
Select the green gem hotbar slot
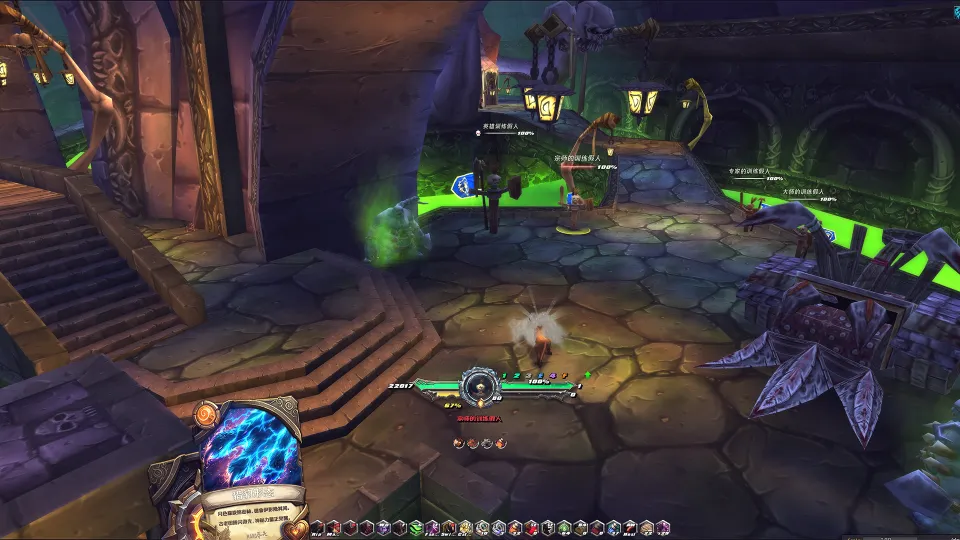[x=564, y=527]
